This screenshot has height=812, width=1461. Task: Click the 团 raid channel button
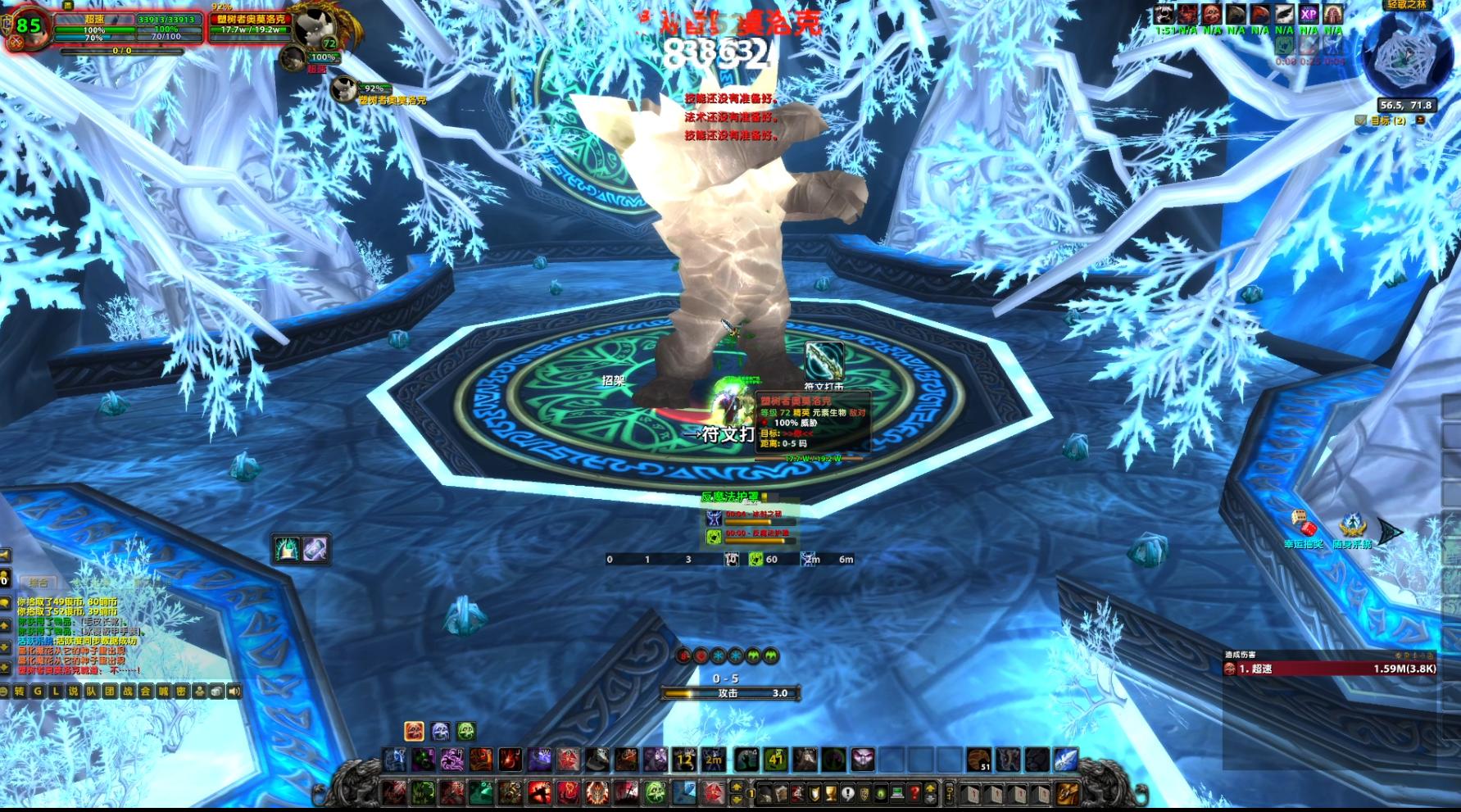pyautogui.click(x=109, y=692)
